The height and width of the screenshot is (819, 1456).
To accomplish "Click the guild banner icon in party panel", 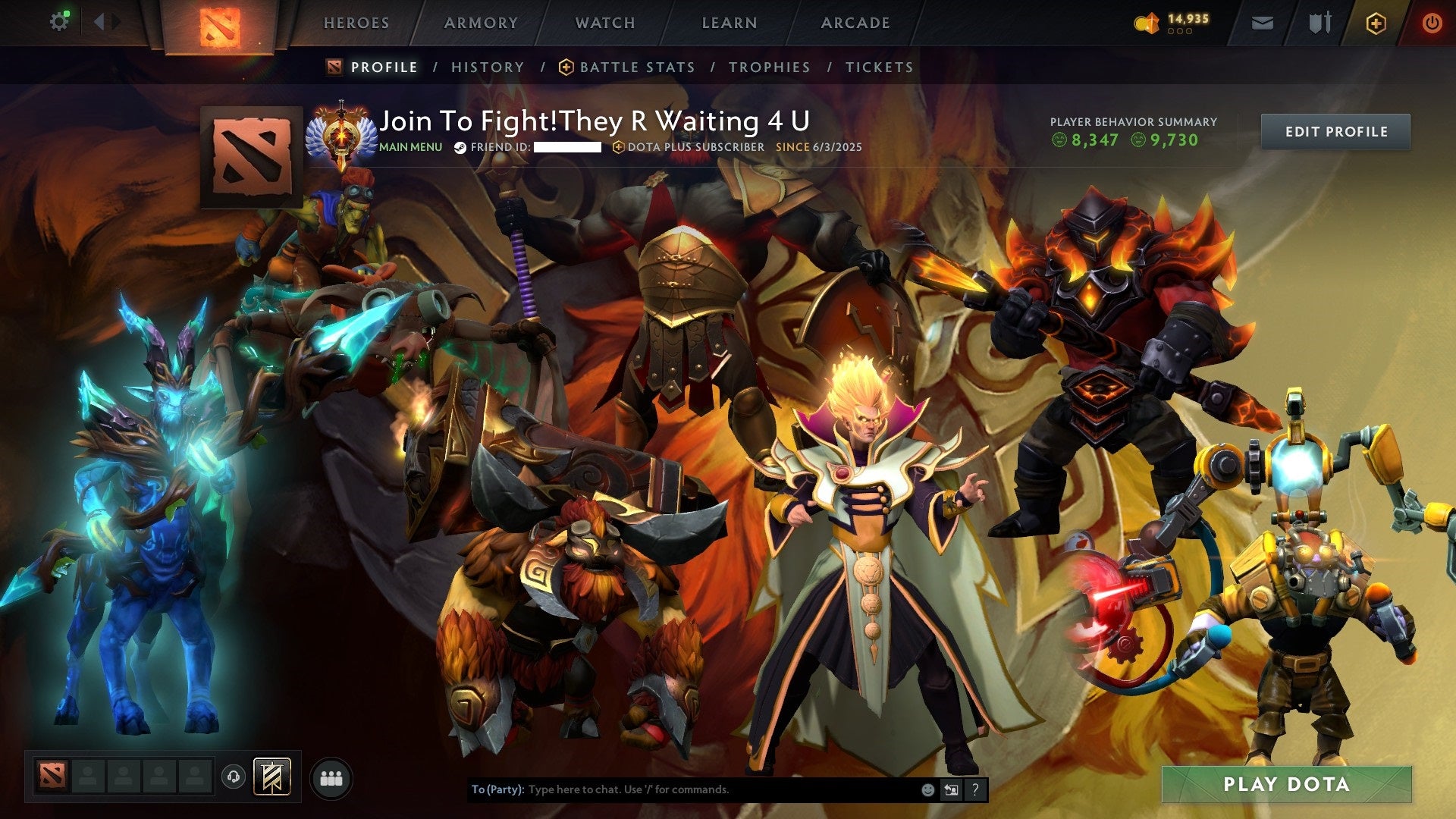I will pyautogui.click(x=271, y=776).
